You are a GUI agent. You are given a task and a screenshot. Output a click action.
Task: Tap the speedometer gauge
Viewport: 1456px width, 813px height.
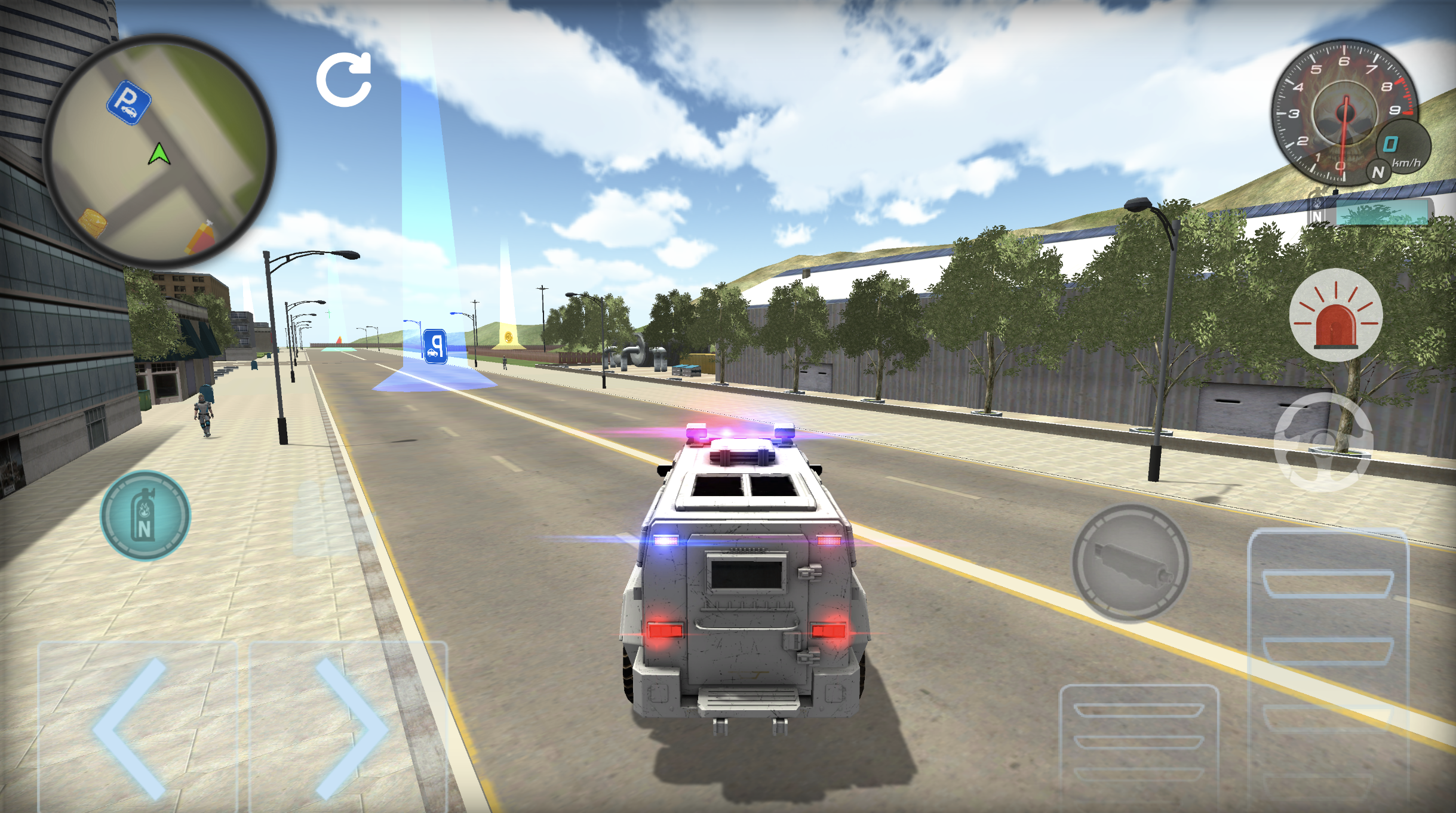pos(1344,112)
